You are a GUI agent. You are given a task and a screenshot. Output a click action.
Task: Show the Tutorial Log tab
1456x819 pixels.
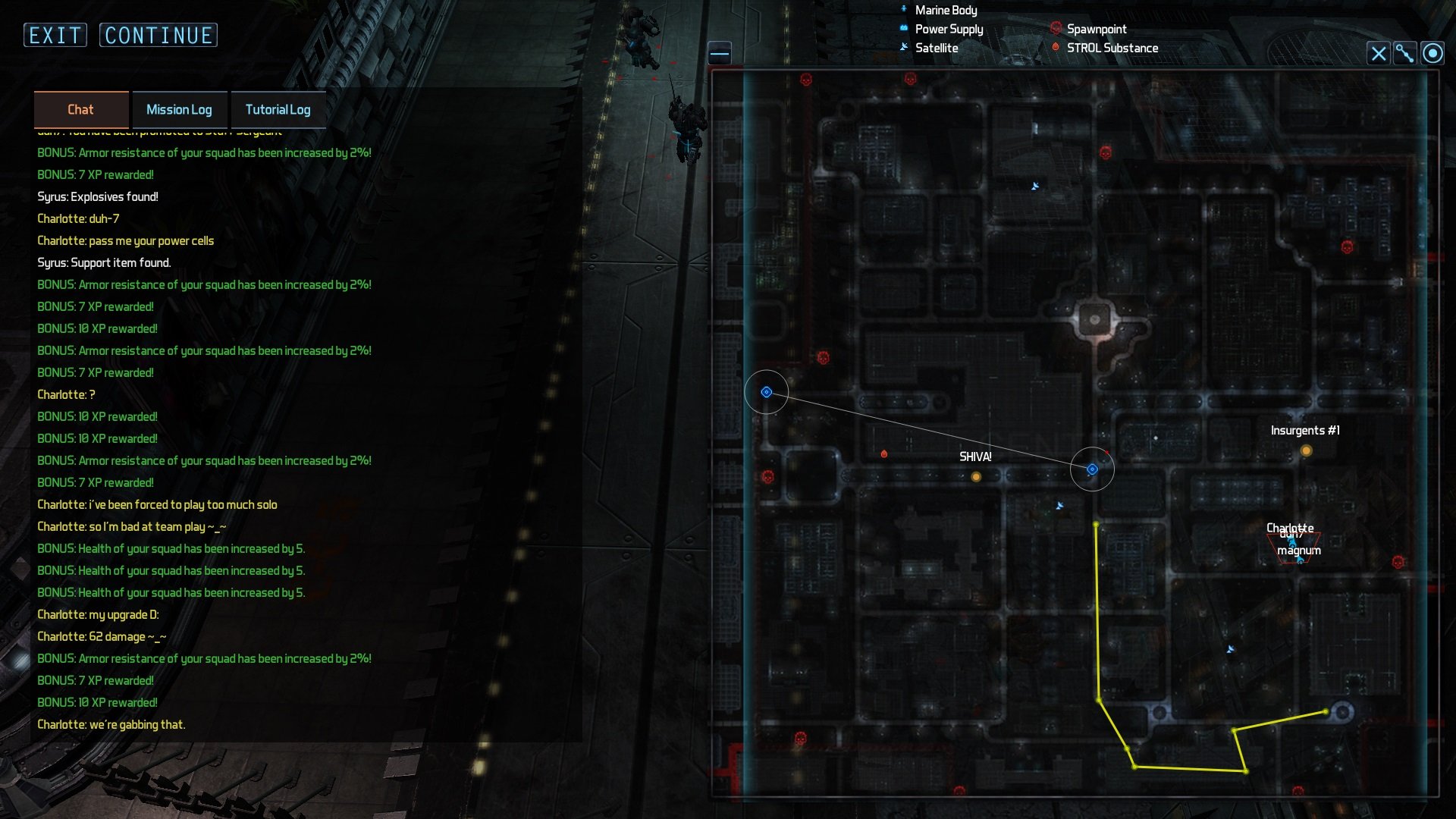(x=278, y=110)
